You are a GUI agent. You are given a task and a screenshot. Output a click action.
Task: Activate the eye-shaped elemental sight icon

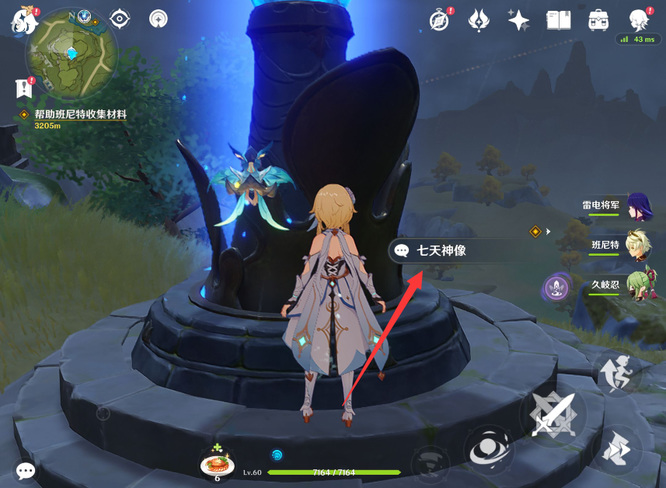[x=120, y=19]
